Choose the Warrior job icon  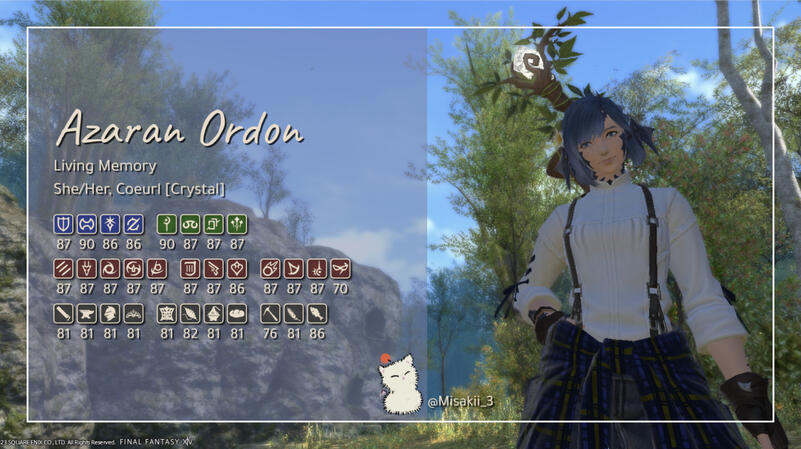click(x=87, y=223)
